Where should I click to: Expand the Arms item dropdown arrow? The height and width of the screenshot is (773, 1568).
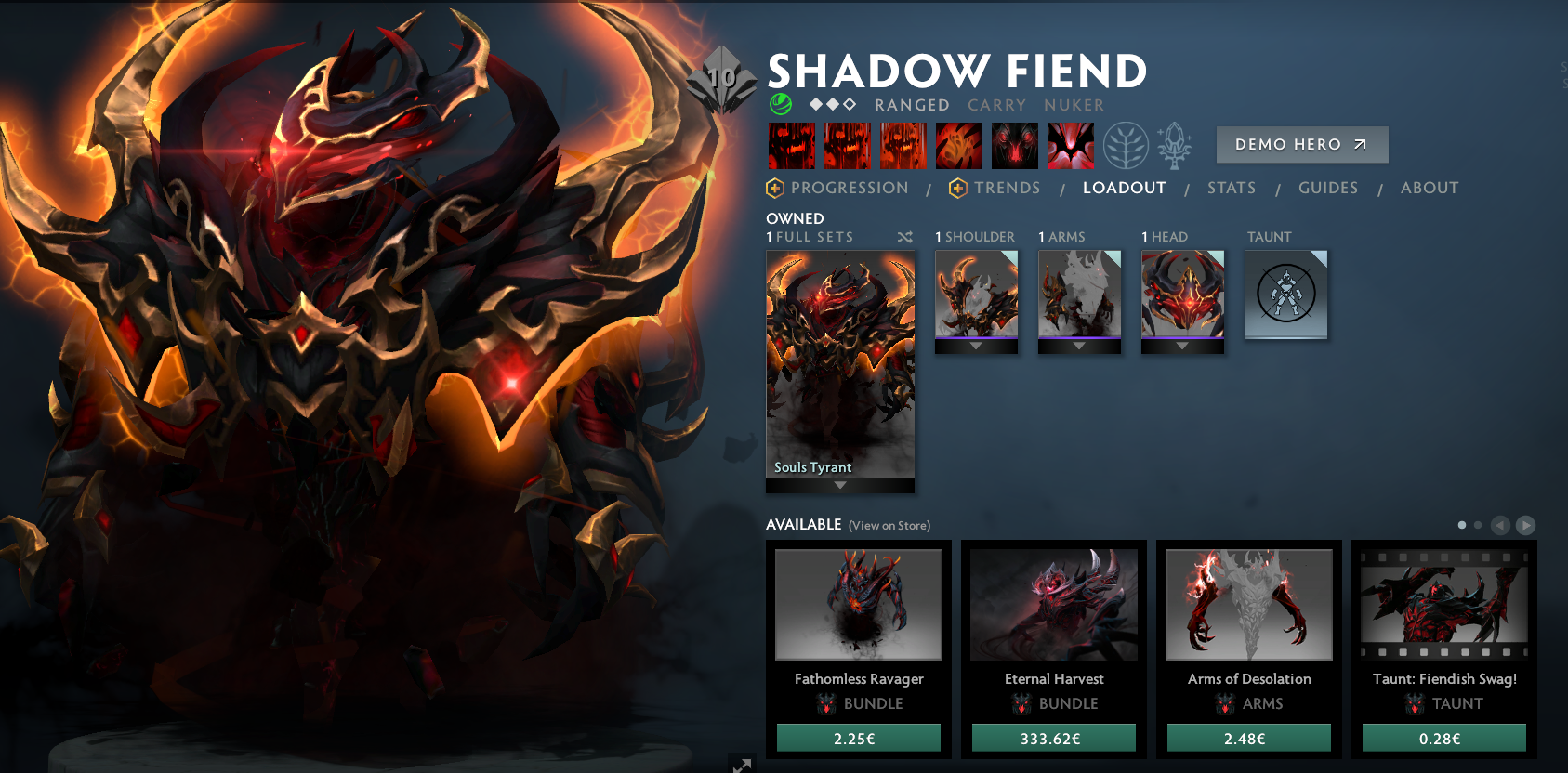(x=1079, y=346)
